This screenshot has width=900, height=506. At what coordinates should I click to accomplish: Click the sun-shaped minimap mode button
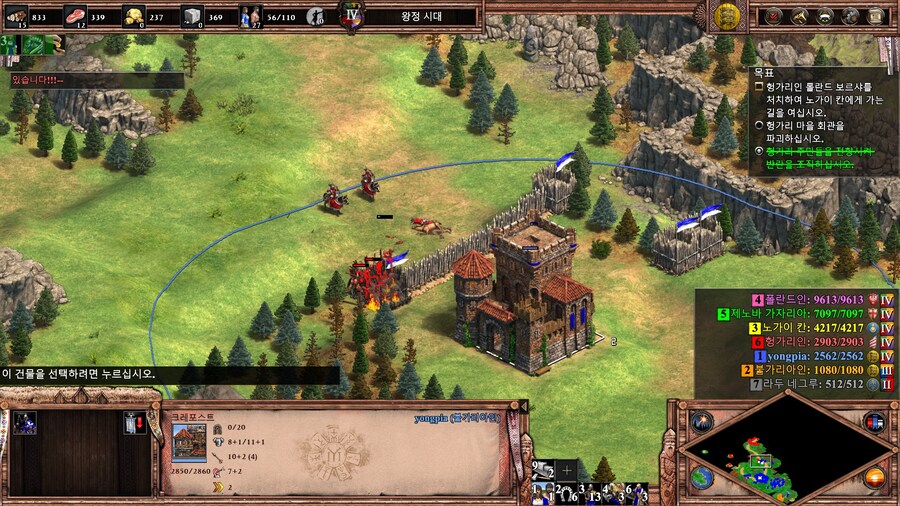[x=874, y=478]
